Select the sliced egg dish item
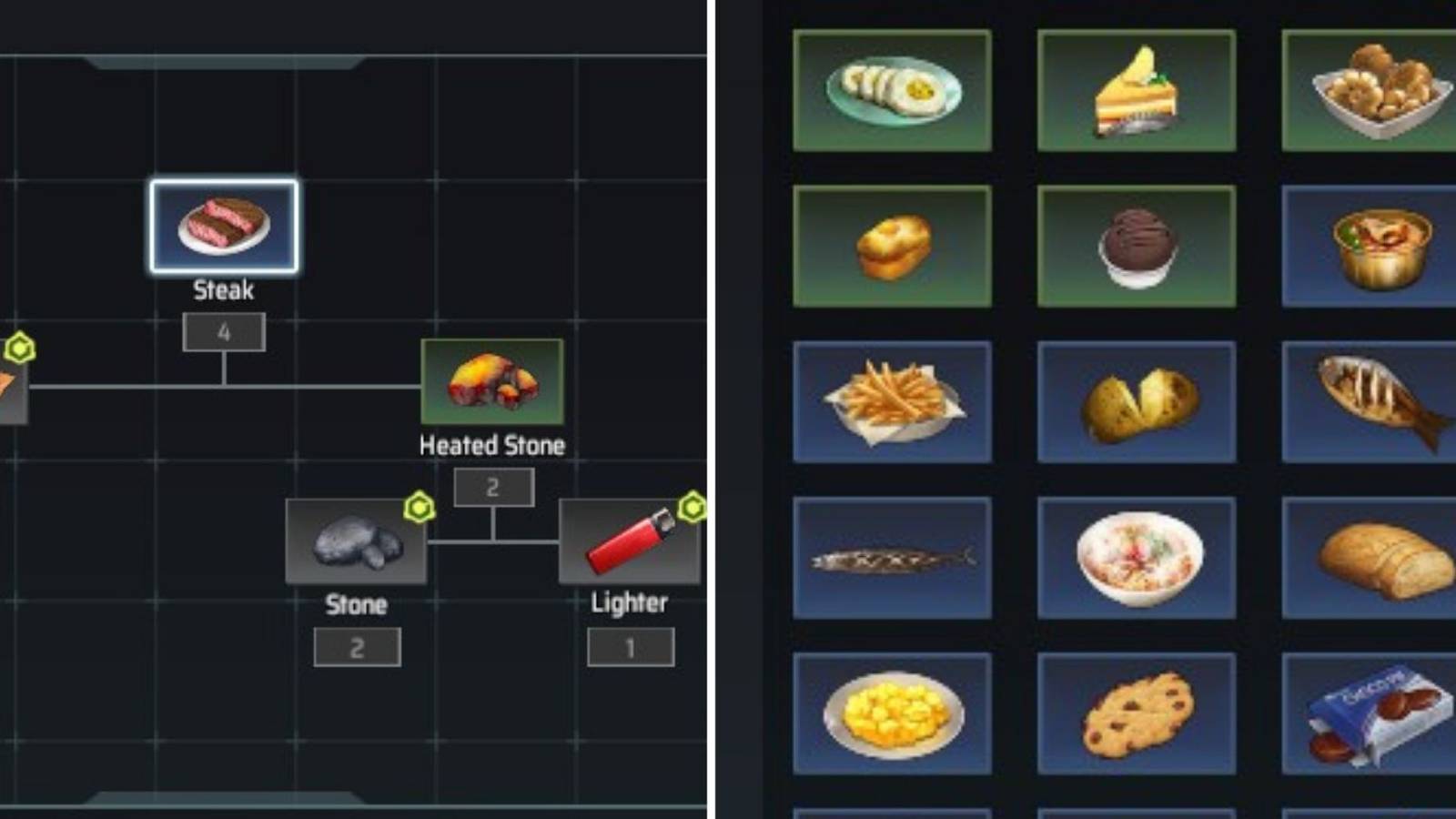This screenshot has height=819, width=1456. [x=892, y=86]
